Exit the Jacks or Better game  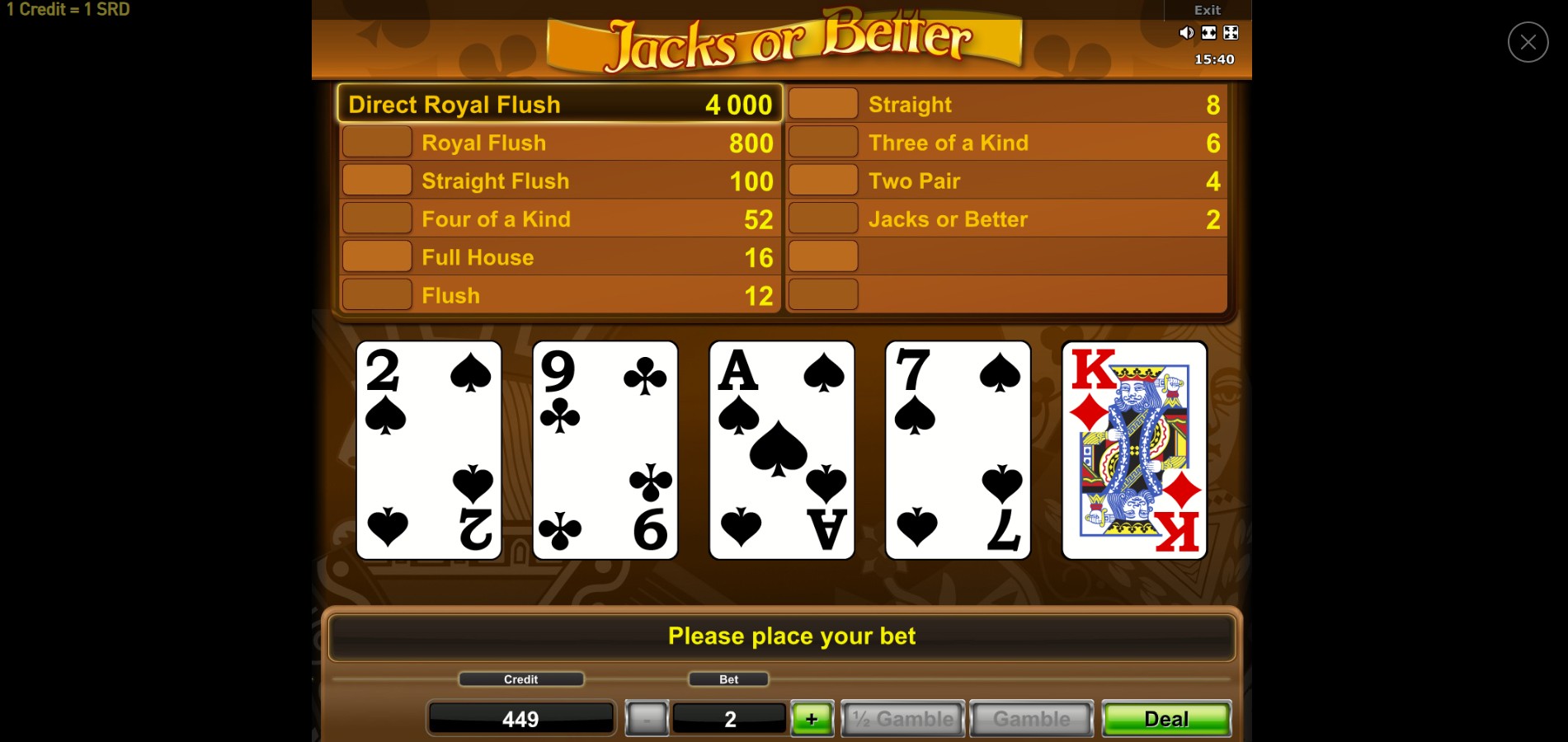1207,10
